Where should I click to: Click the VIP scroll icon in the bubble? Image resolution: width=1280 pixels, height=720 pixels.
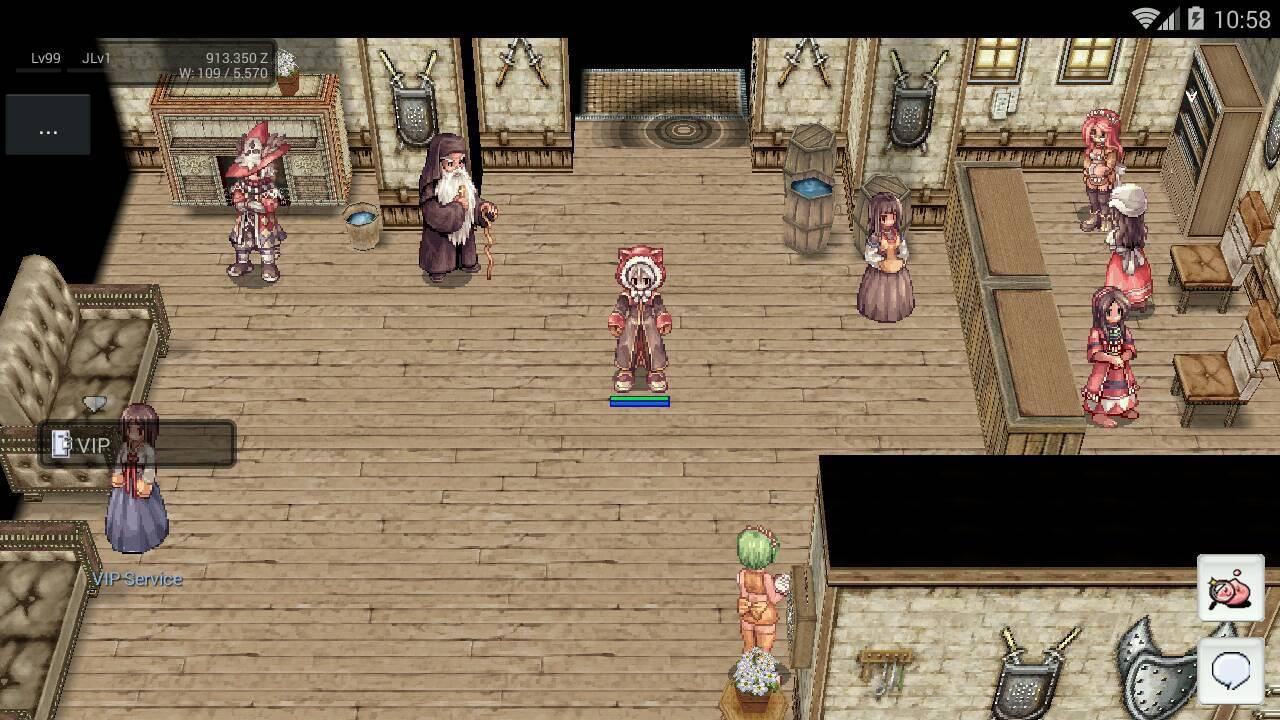(60, 445)
